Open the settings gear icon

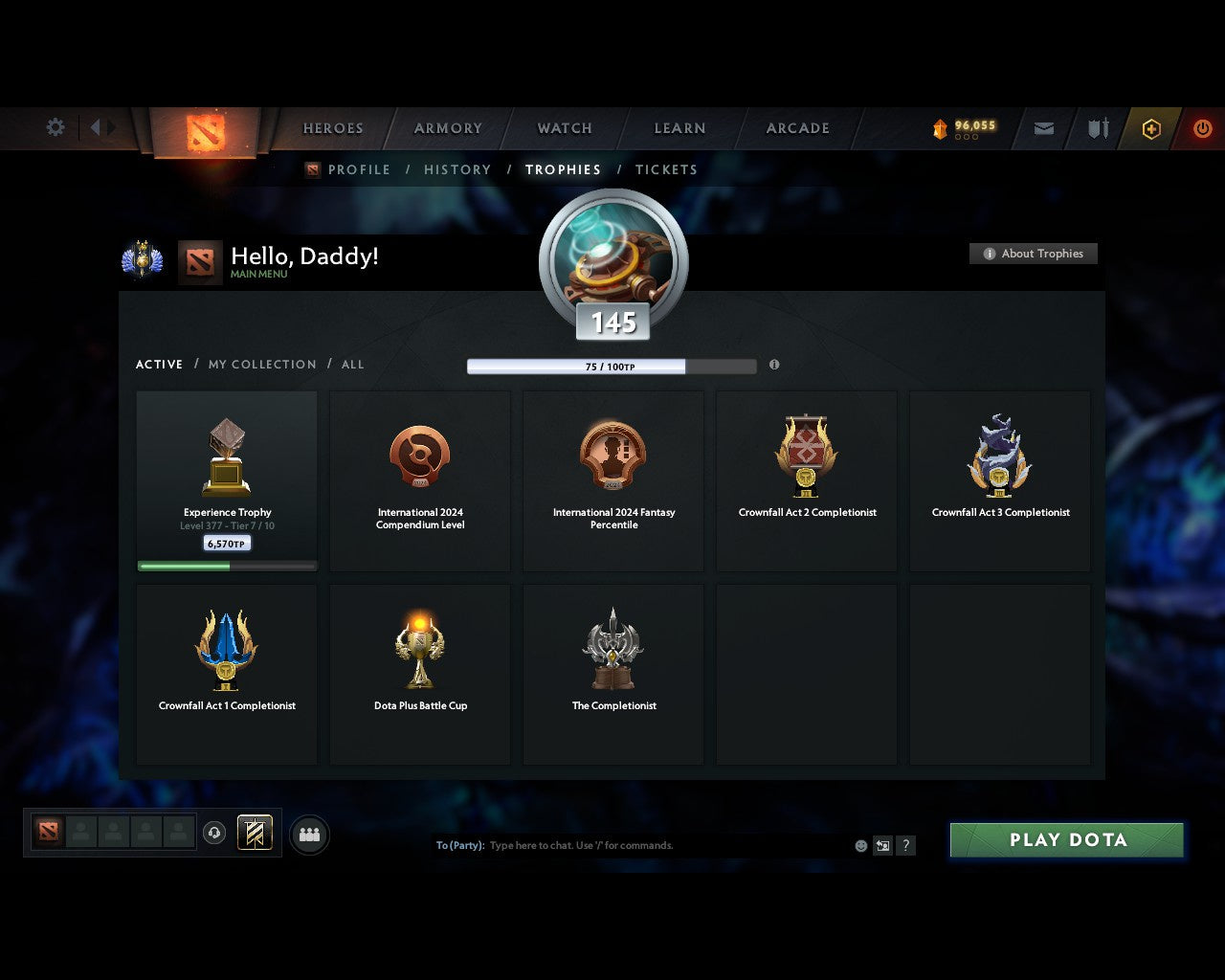coord(55,126)
